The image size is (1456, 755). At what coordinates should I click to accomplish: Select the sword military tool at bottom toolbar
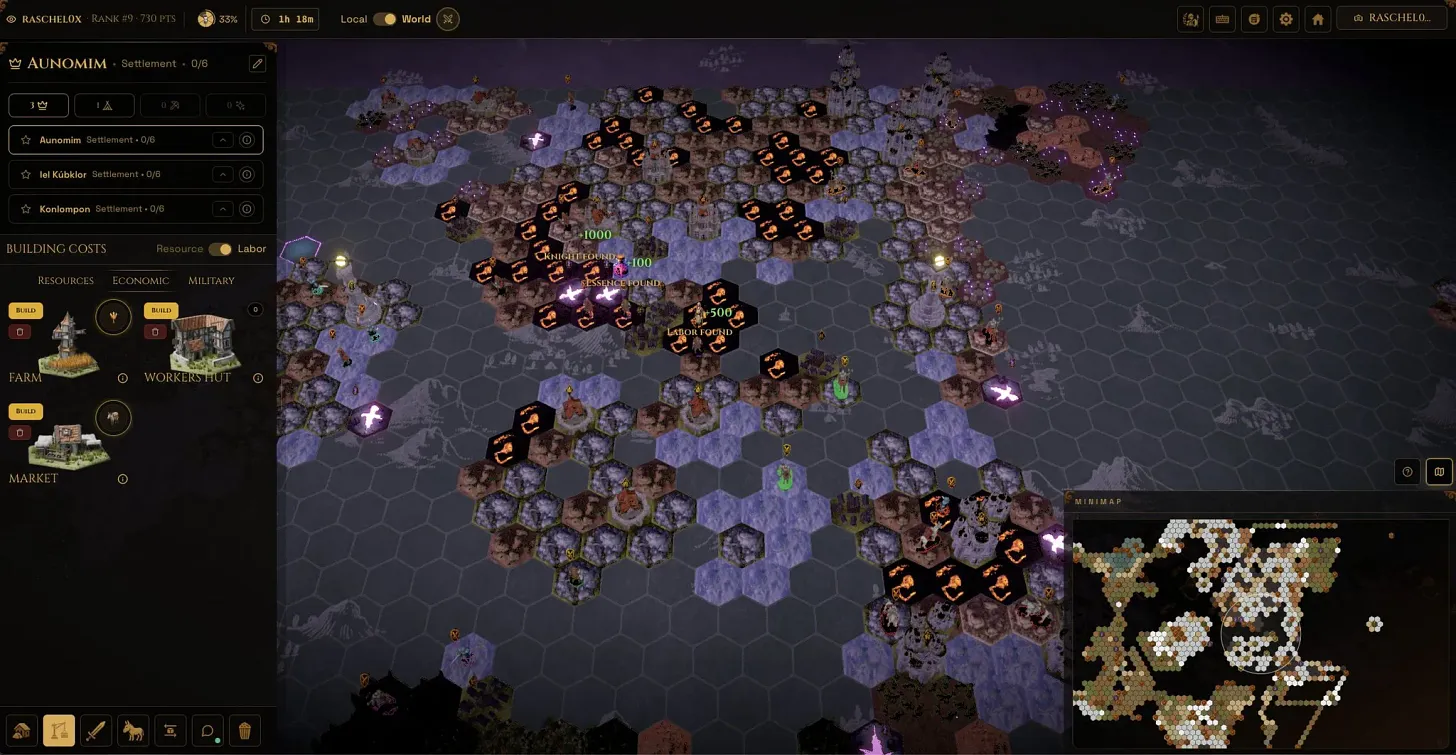click(x=96, y=730)
